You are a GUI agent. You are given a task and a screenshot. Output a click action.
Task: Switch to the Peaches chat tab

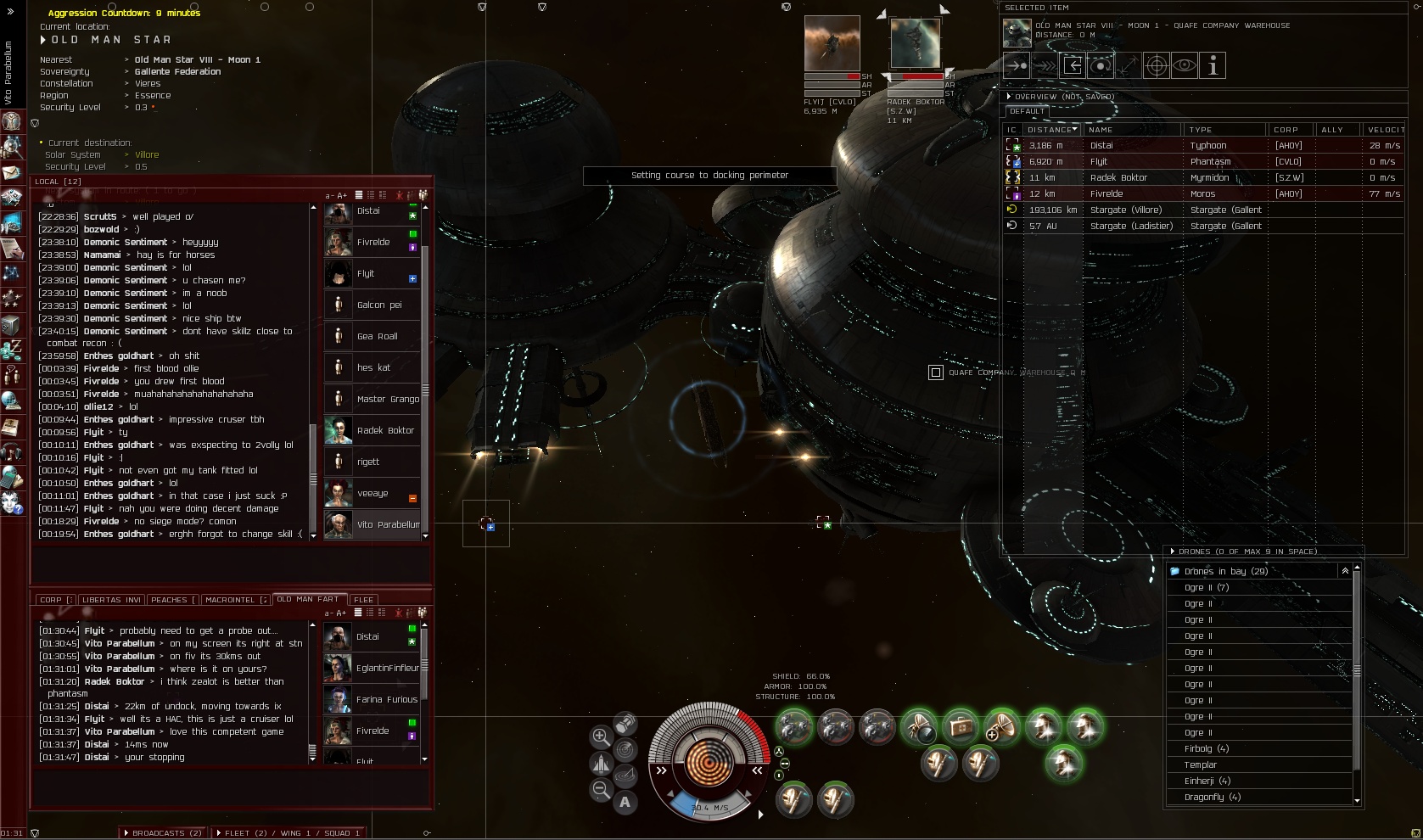[172, 600]
